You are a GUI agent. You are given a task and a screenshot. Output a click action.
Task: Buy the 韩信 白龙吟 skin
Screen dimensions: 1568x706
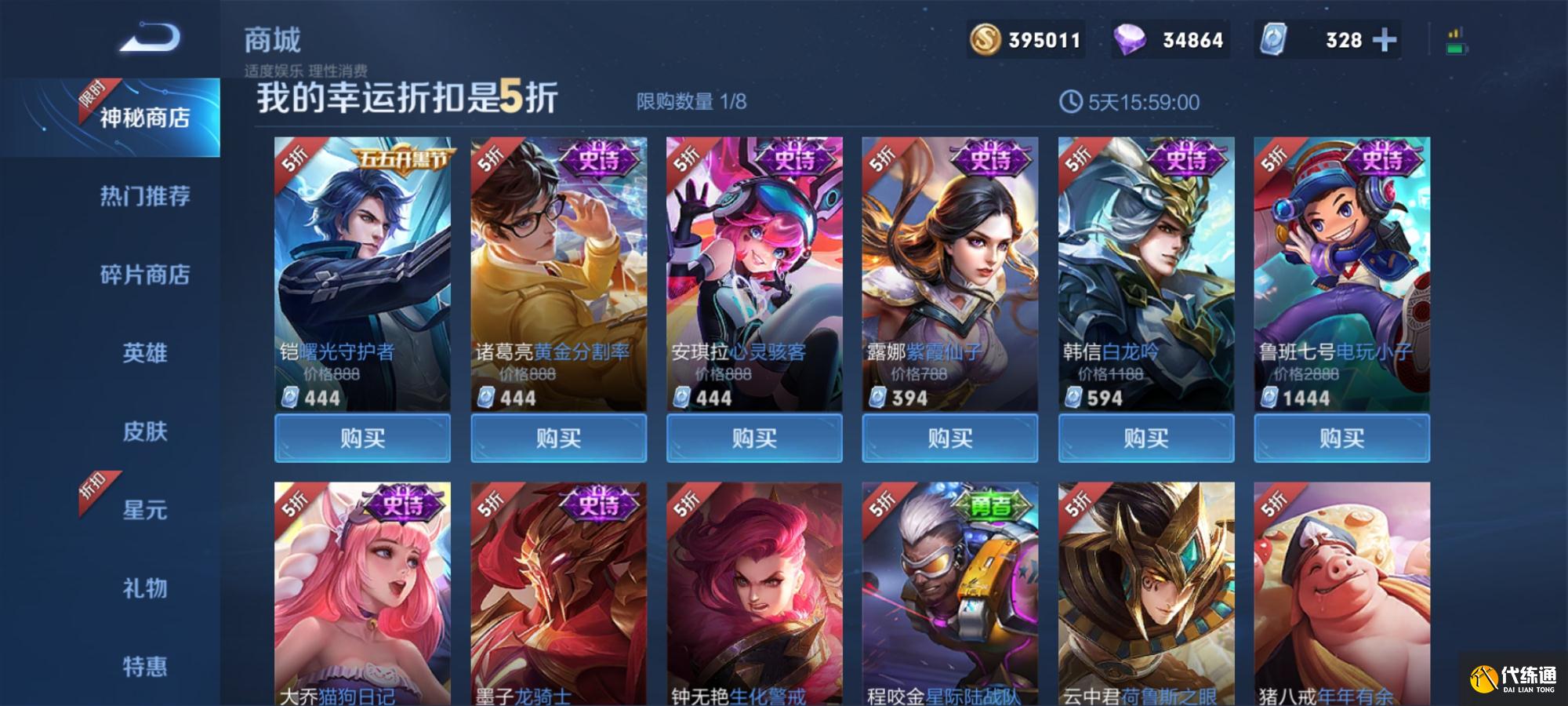click(x=1146, y=438)
